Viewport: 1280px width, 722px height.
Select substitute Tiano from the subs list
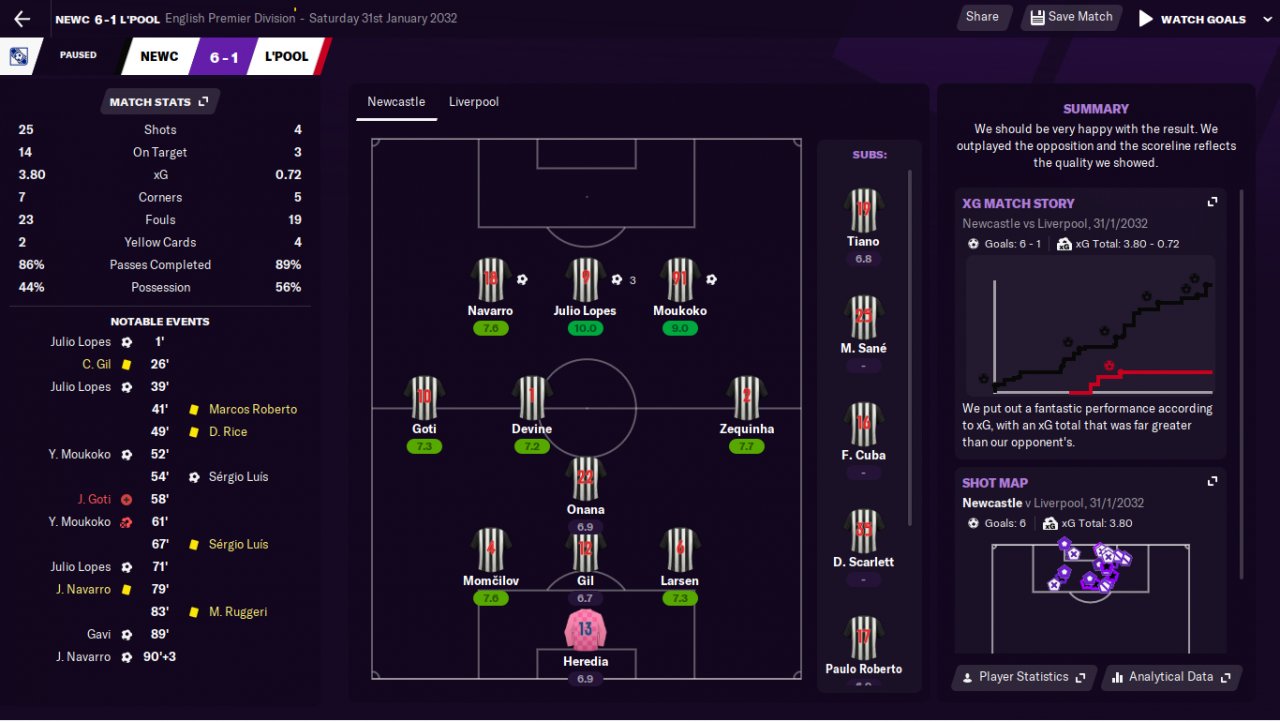(x=863, y=212)
